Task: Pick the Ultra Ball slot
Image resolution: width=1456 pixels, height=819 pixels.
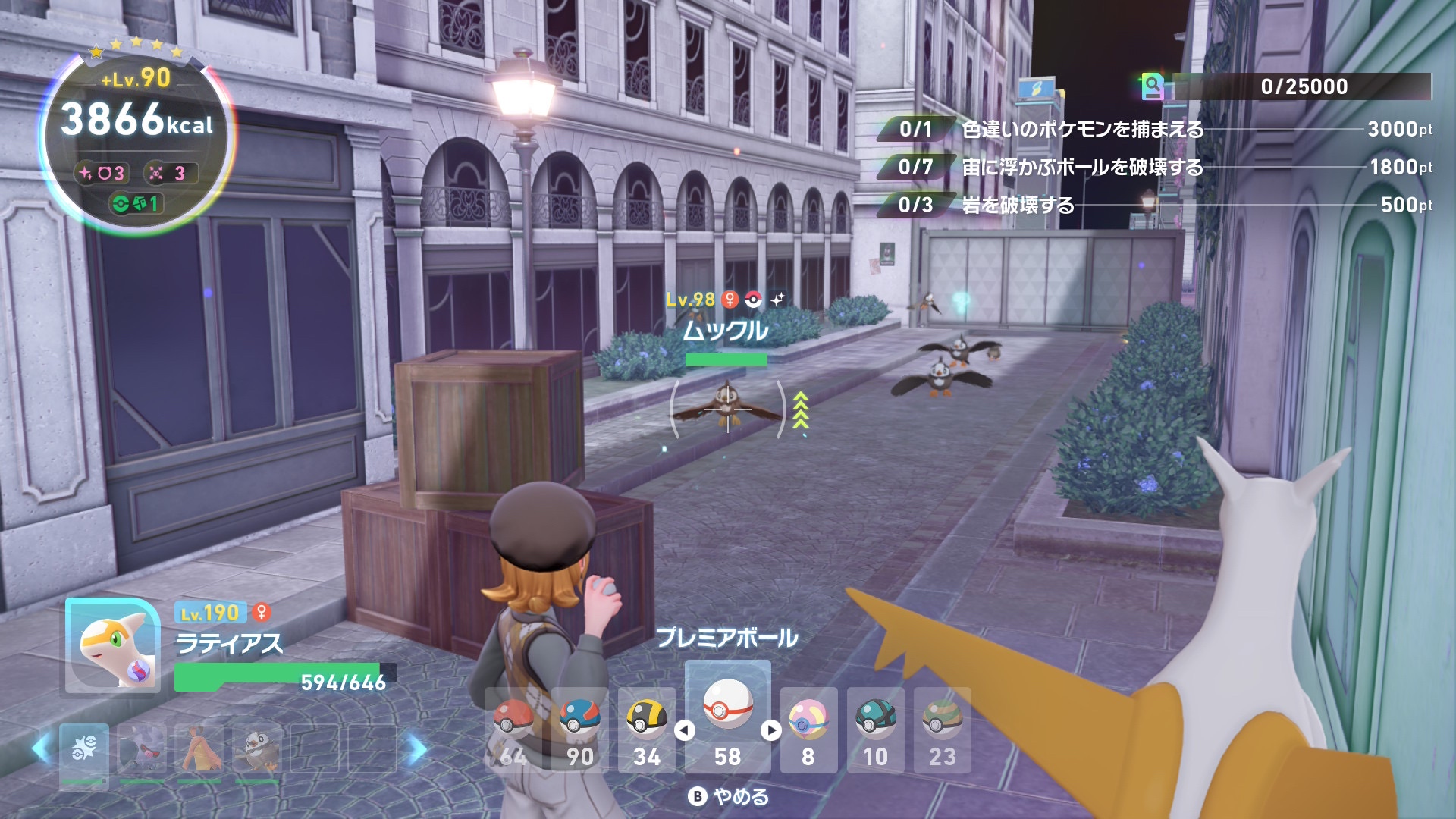Action: click(x=647, y=730)
